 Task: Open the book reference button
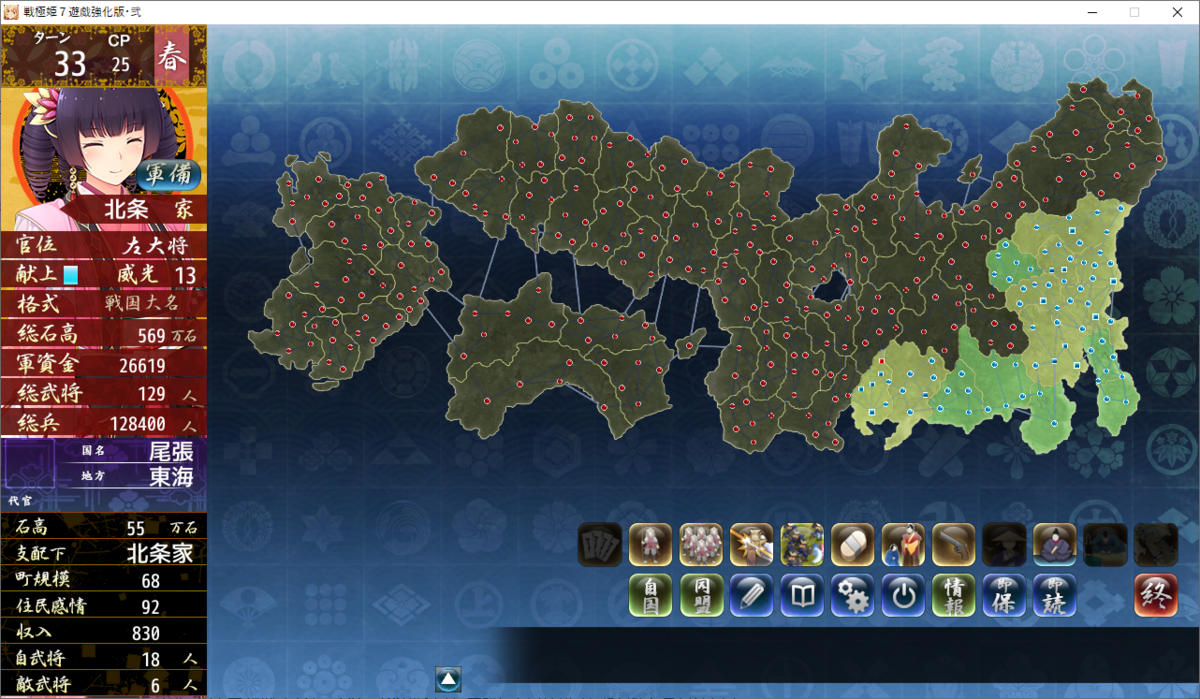coord(802,595)
